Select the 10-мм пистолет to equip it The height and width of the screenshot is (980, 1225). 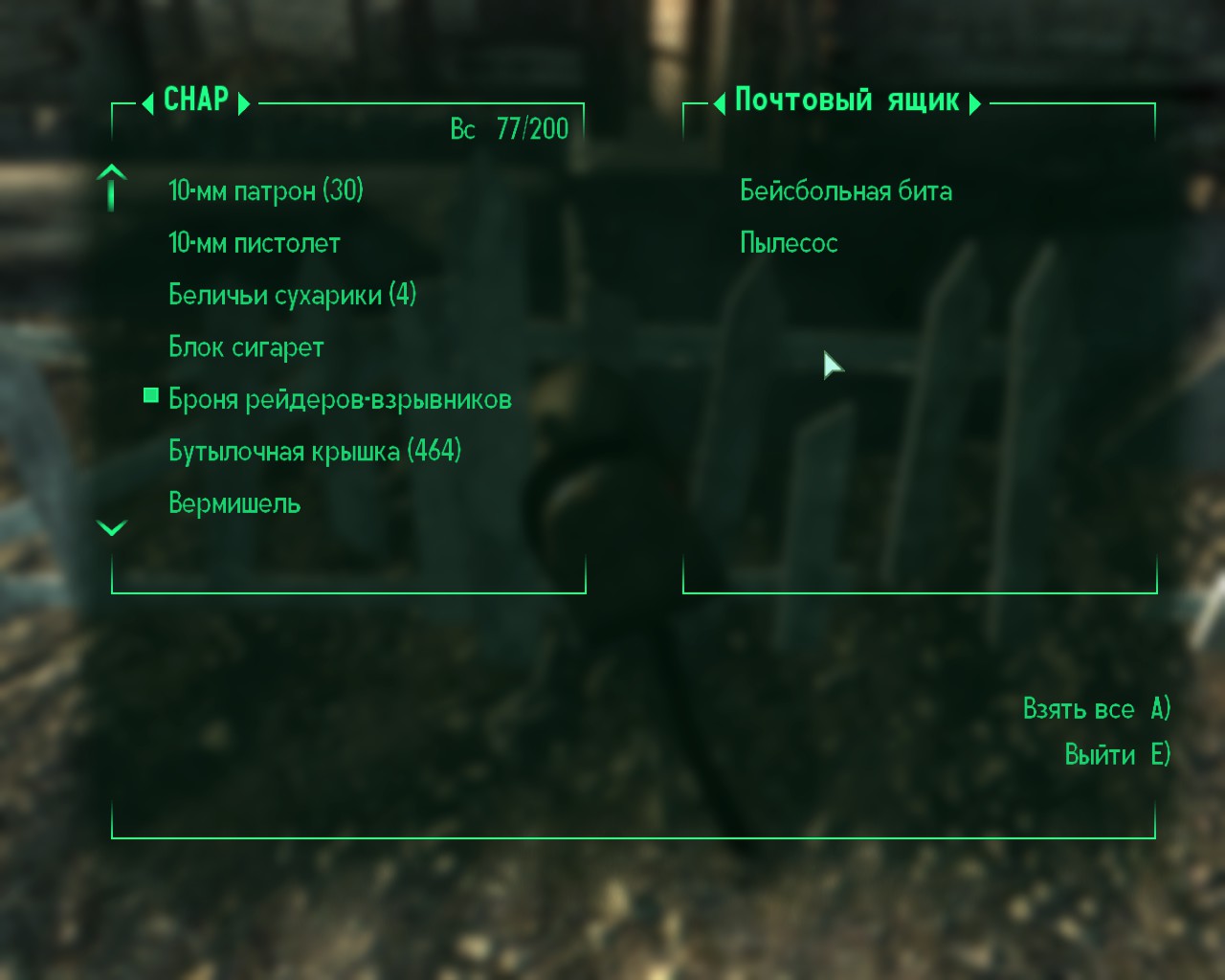click(x=253, y=243)
